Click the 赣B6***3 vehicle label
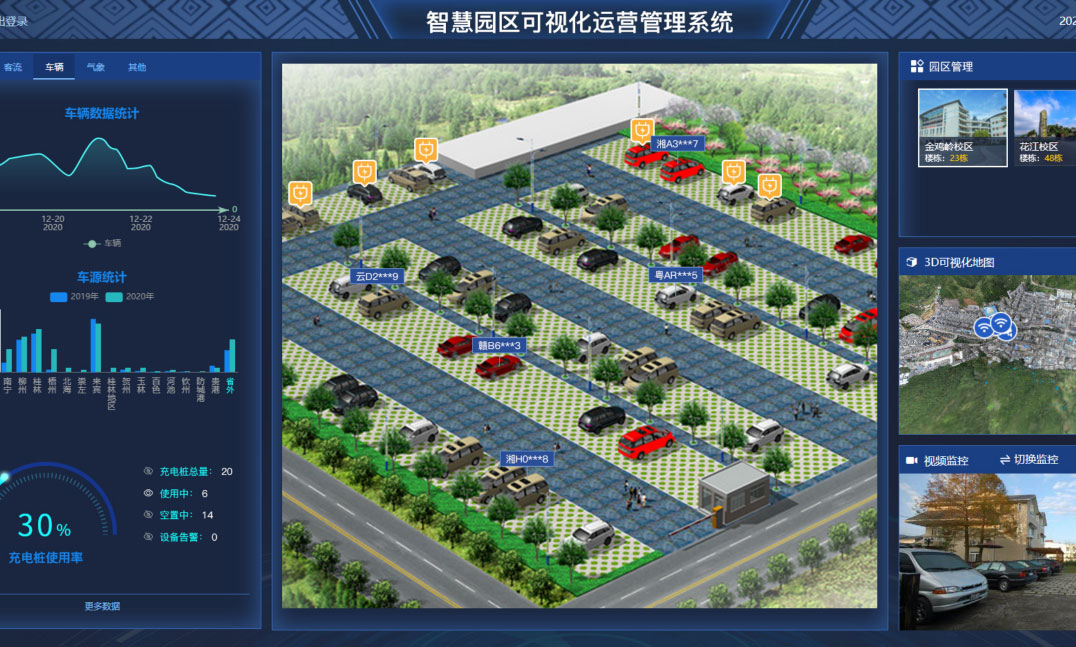Screen dimensions: 1076x647 (499, 345)
